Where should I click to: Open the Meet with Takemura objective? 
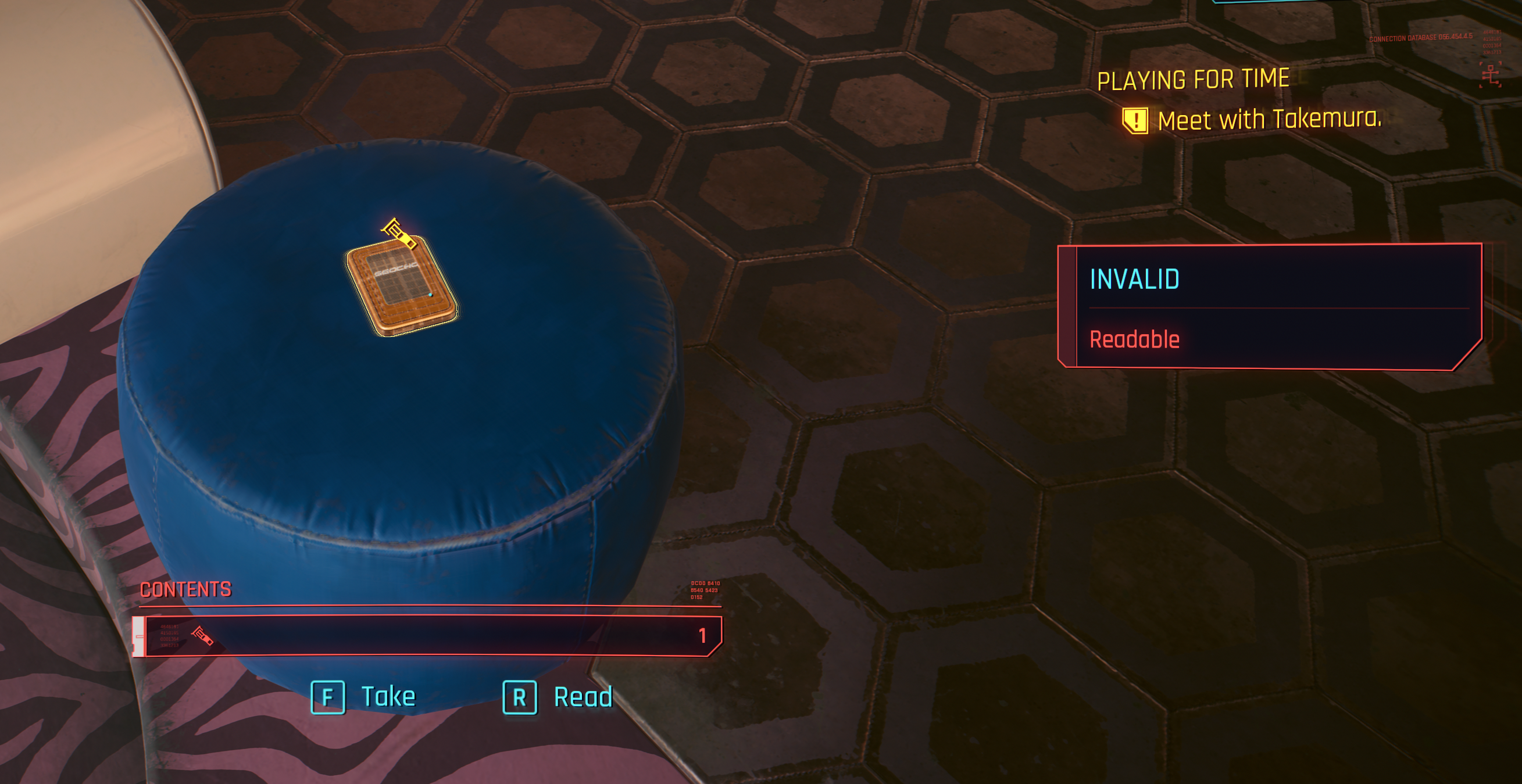tap(1268, 120)
